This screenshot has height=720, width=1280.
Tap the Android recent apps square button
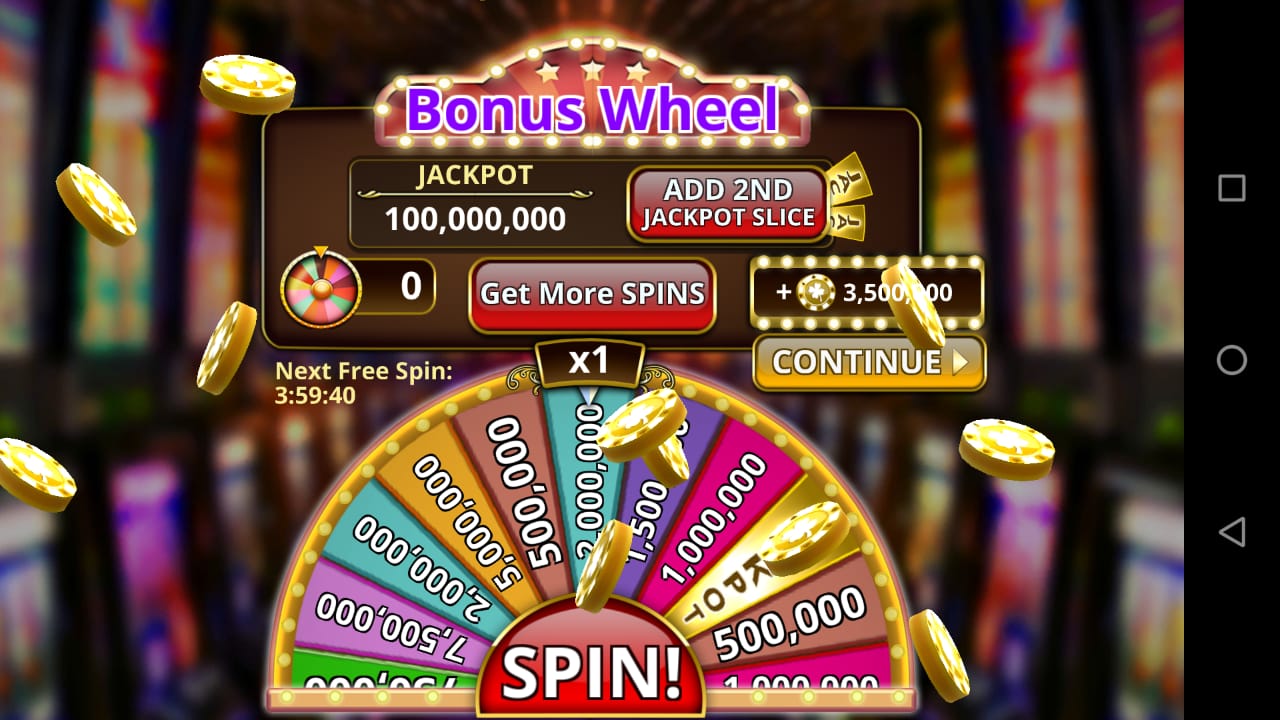[x=1231, y=190]
